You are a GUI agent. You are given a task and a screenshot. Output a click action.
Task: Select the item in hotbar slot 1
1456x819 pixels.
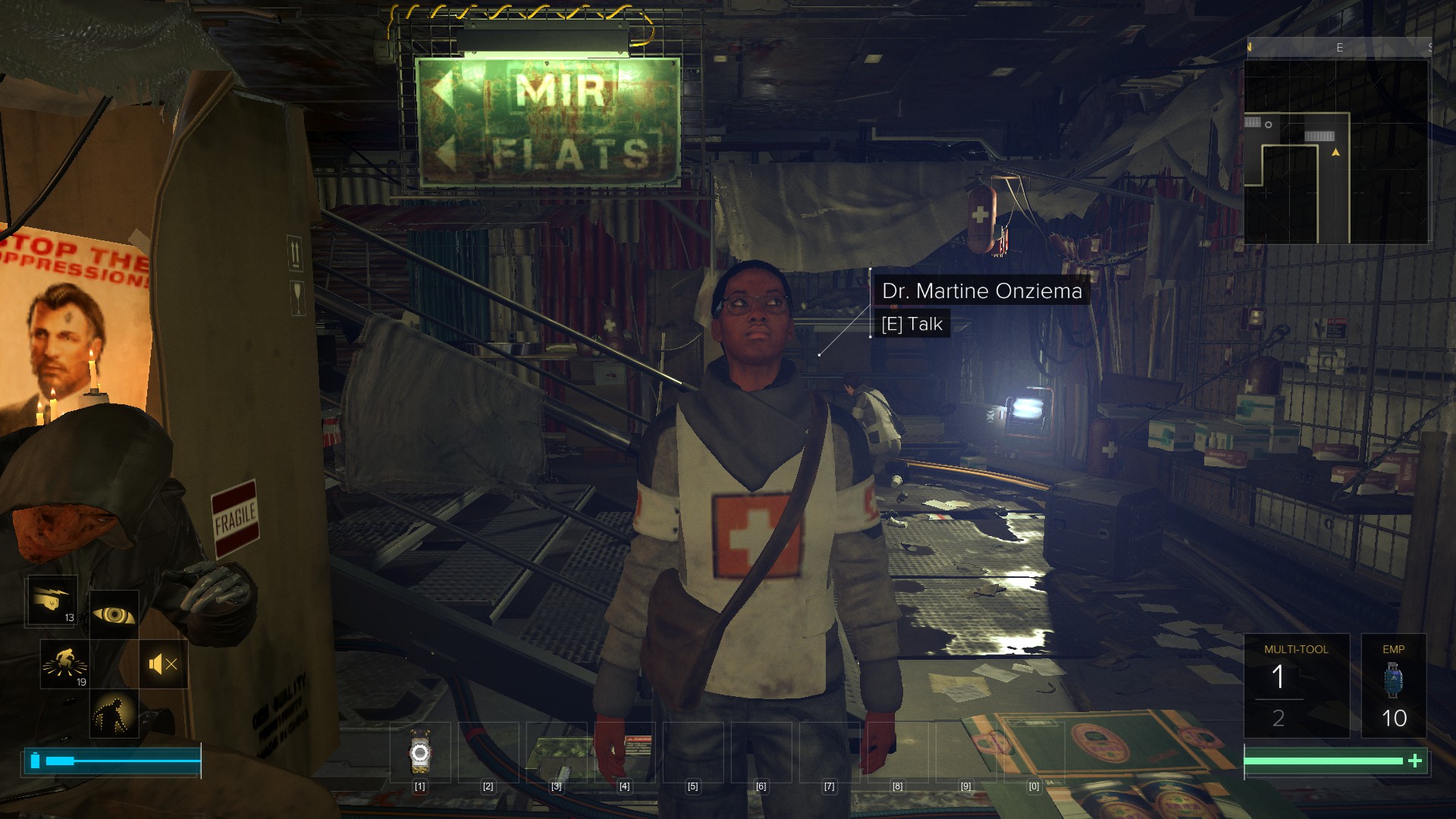(x=420, y=752)
